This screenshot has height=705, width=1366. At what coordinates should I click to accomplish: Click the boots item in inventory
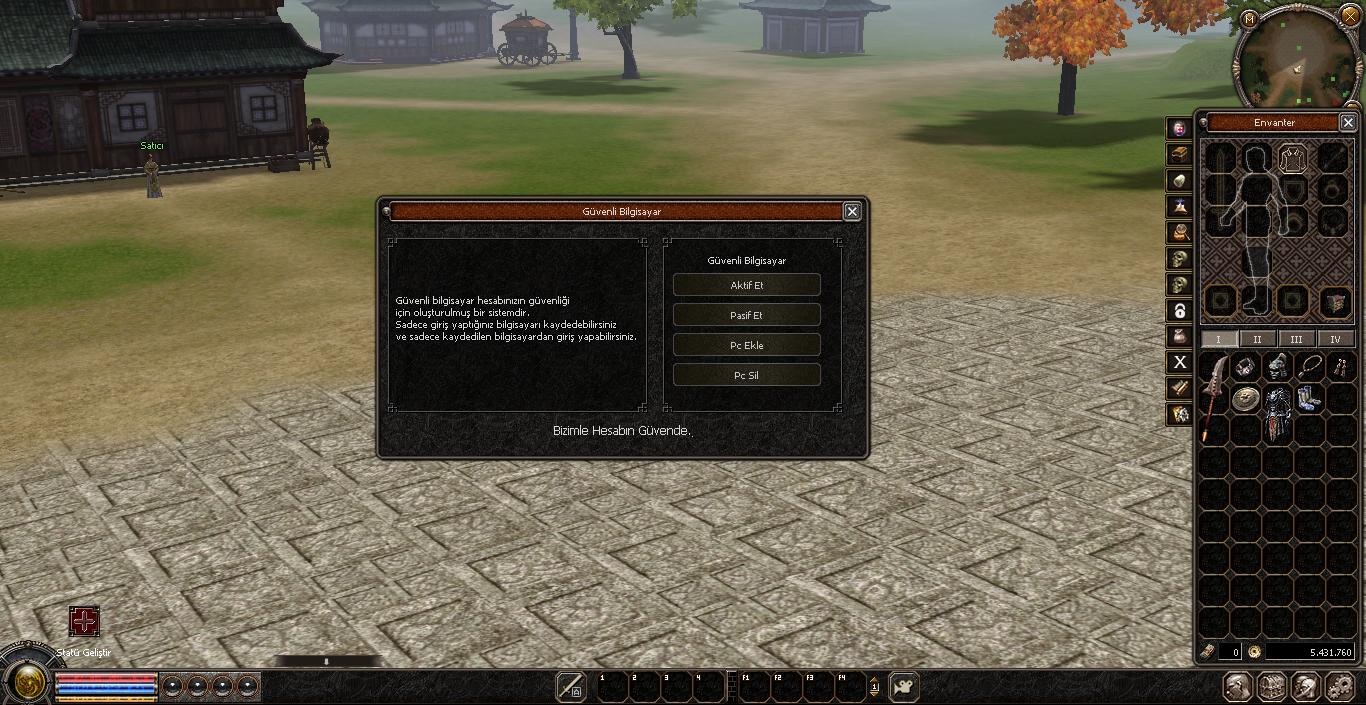(1309, 398)
